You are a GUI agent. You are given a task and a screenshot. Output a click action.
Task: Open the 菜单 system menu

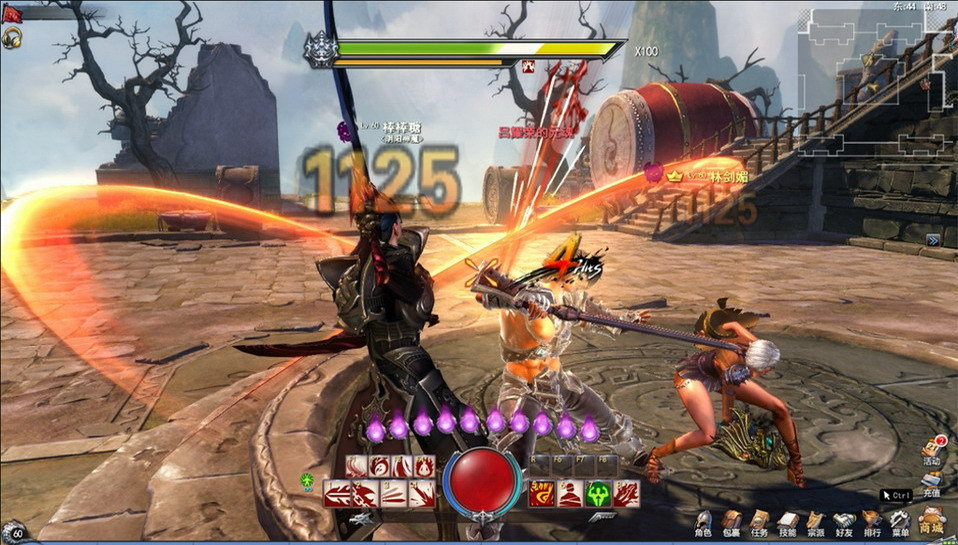[x=900, y=521]
